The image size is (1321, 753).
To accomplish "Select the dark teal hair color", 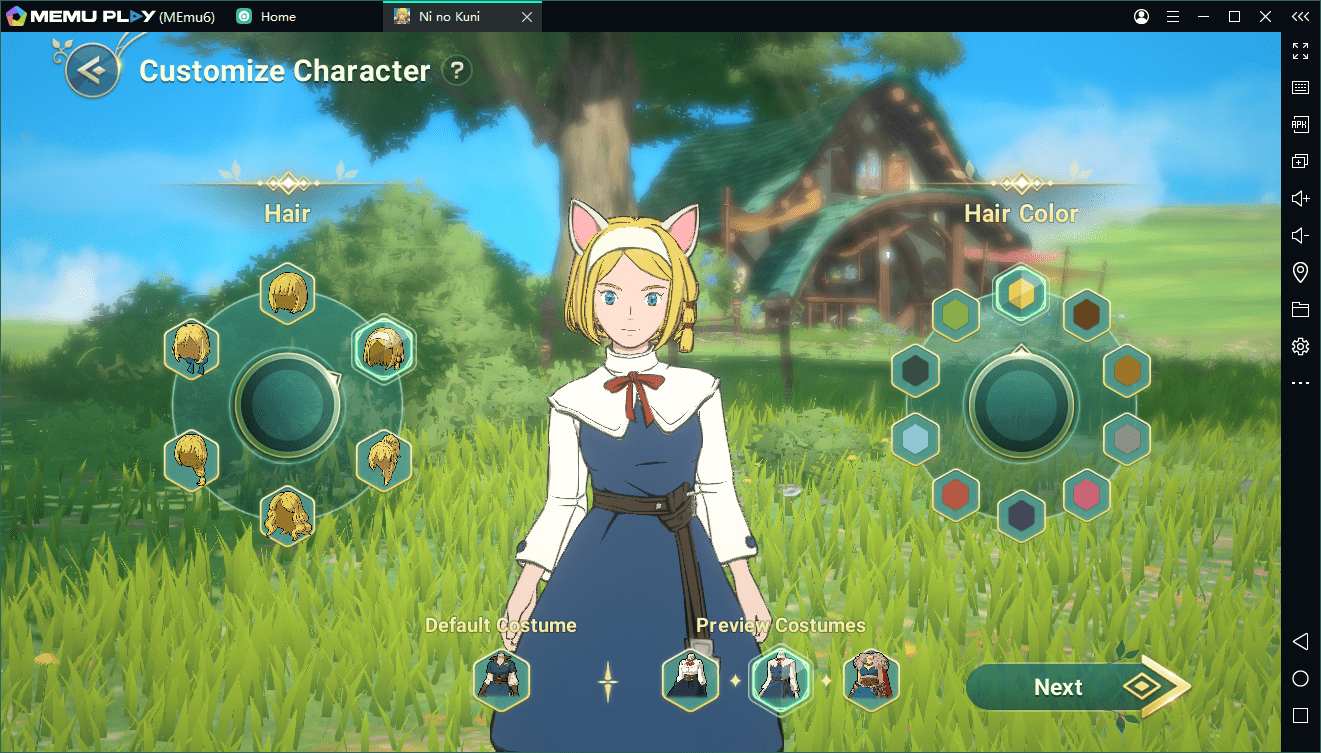I will 915,371.
